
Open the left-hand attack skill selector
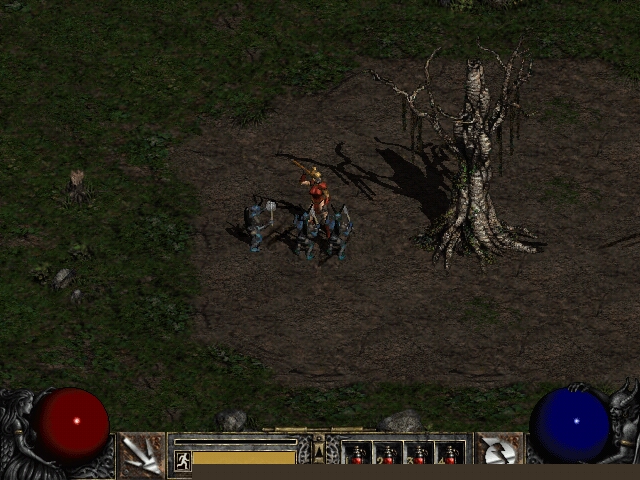click(x=142, y=455)
